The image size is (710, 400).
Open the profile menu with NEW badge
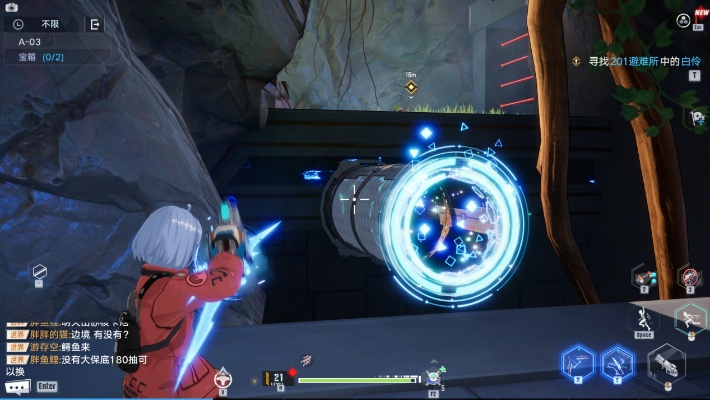683,19
